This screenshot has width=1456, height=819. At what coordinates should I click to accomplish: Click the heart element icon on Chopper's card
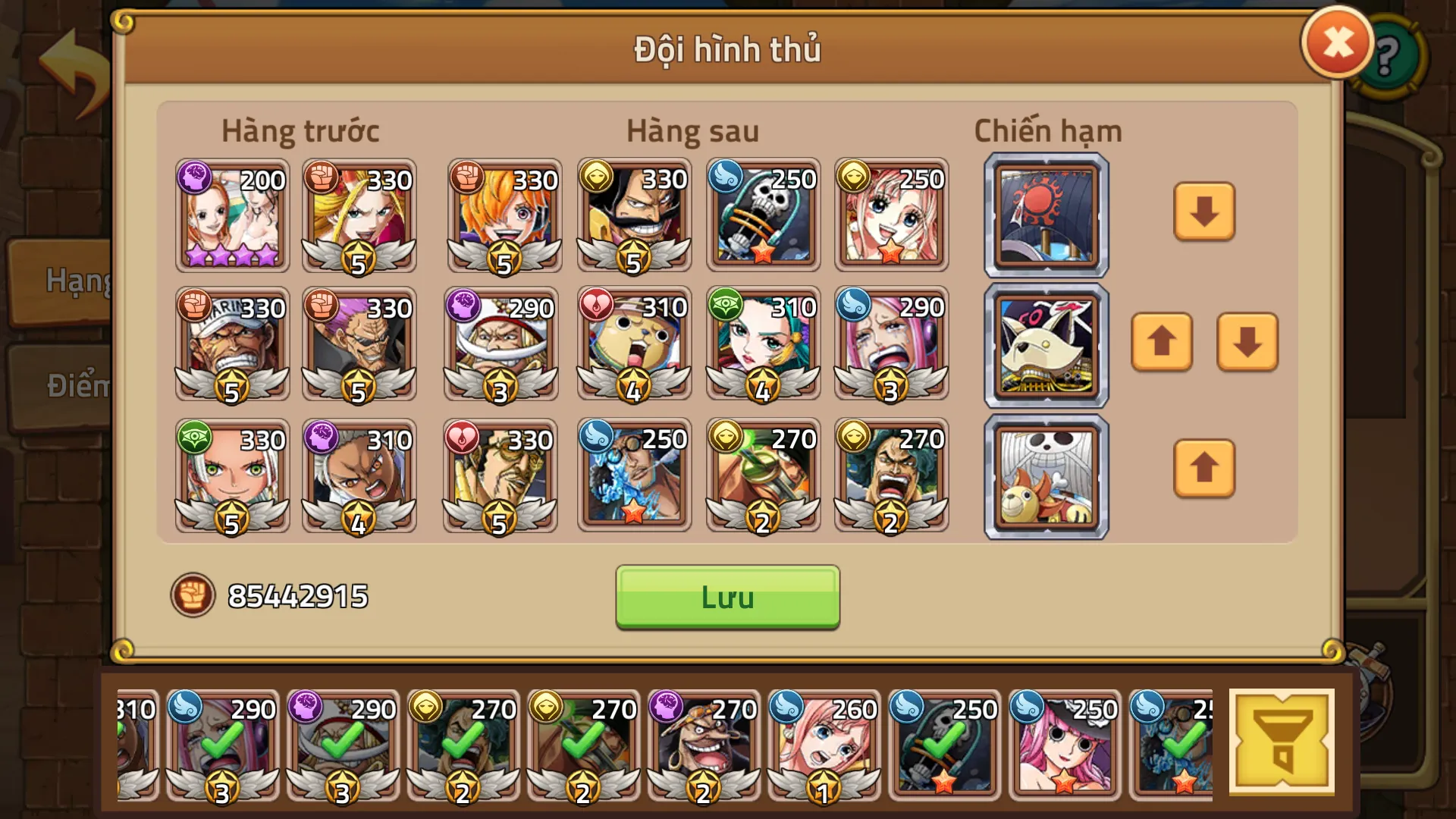(x=595, y=308)
